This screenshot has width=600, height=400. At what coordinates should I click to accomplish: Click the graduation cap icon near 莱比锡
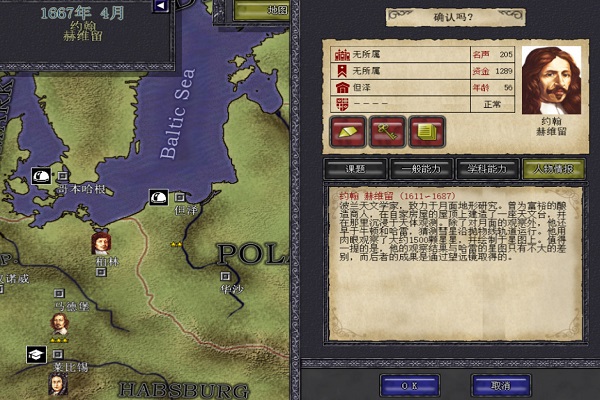37,355
